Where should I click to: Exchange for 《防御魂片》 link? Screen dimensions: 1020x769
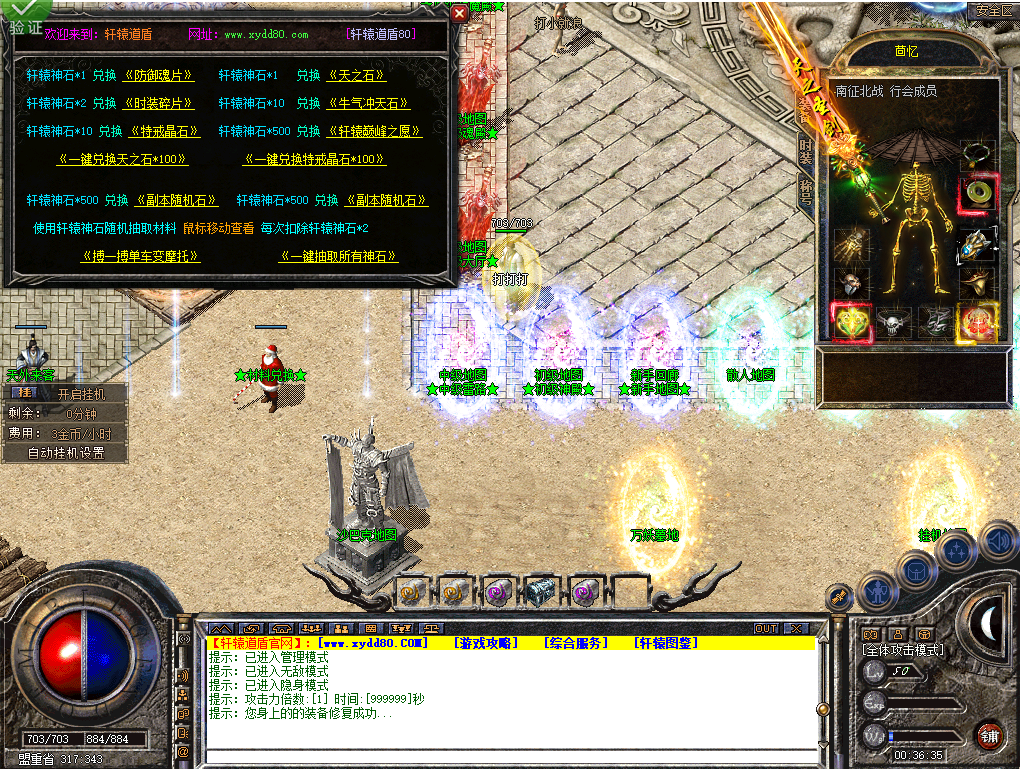(x=158, y=75)
